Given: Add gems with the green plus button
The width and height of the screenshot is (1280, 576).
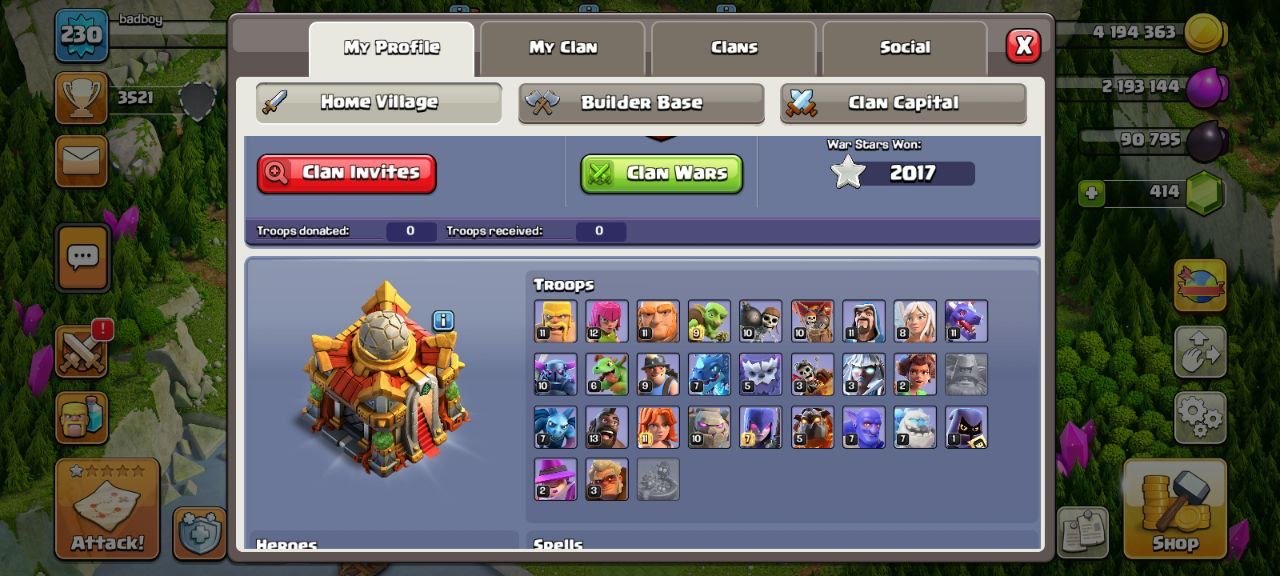Looking at the screenshot, I should pyautogui.click(x=1091, y=193).
